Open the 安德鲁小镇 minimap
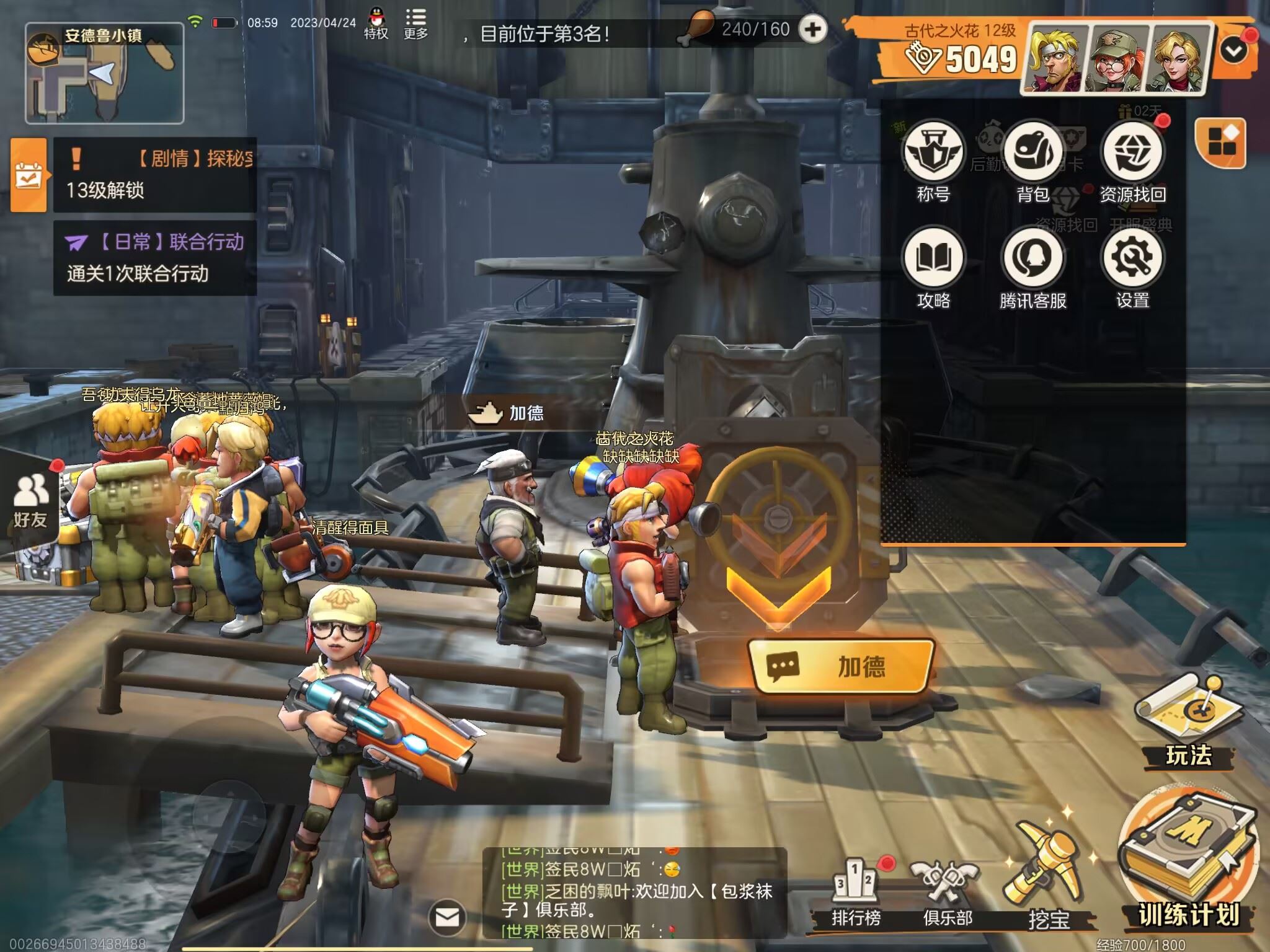 104,73
